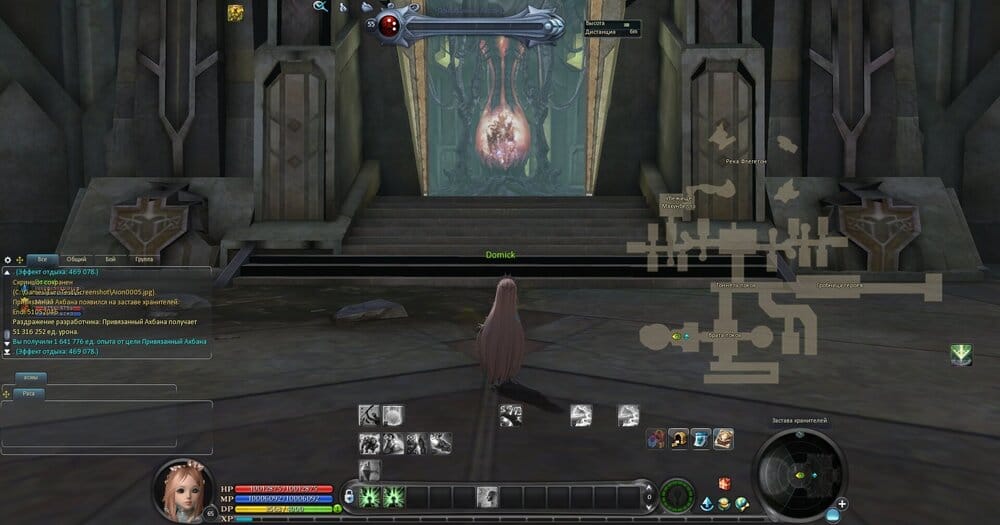Switch to the Все chat tab

[41, 259]
